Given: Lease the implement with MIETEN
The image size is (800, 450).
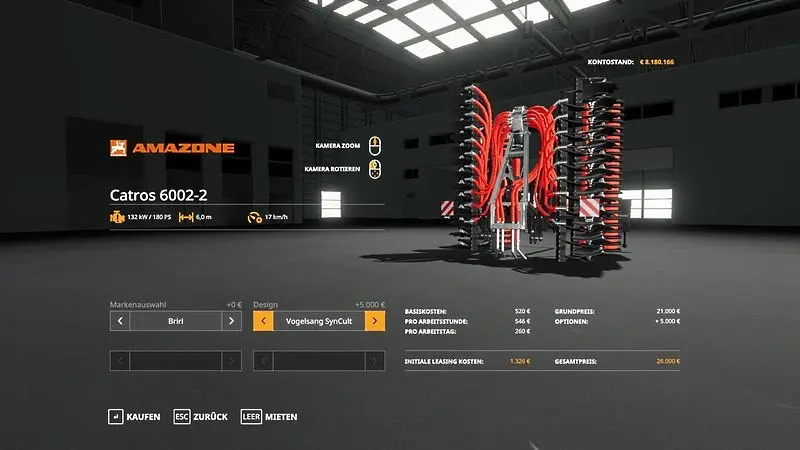Looking at the screenshot, I should click(270, 416).
